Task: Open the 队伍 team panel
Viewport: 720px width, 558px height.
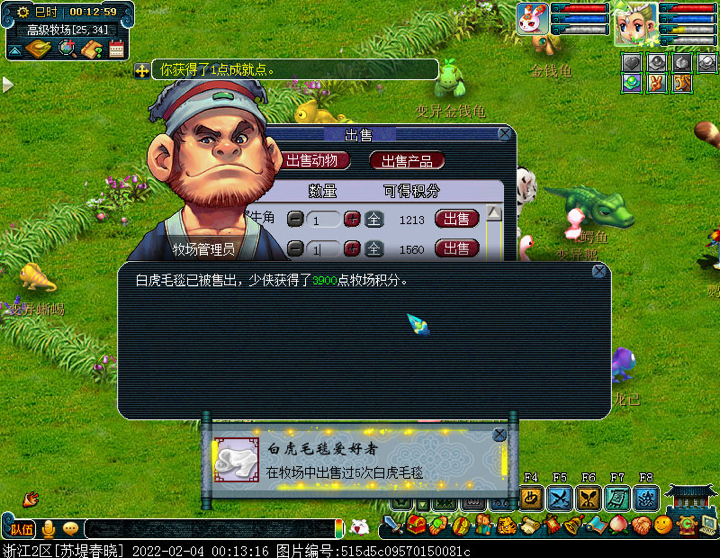Action: tap(21, 528)
